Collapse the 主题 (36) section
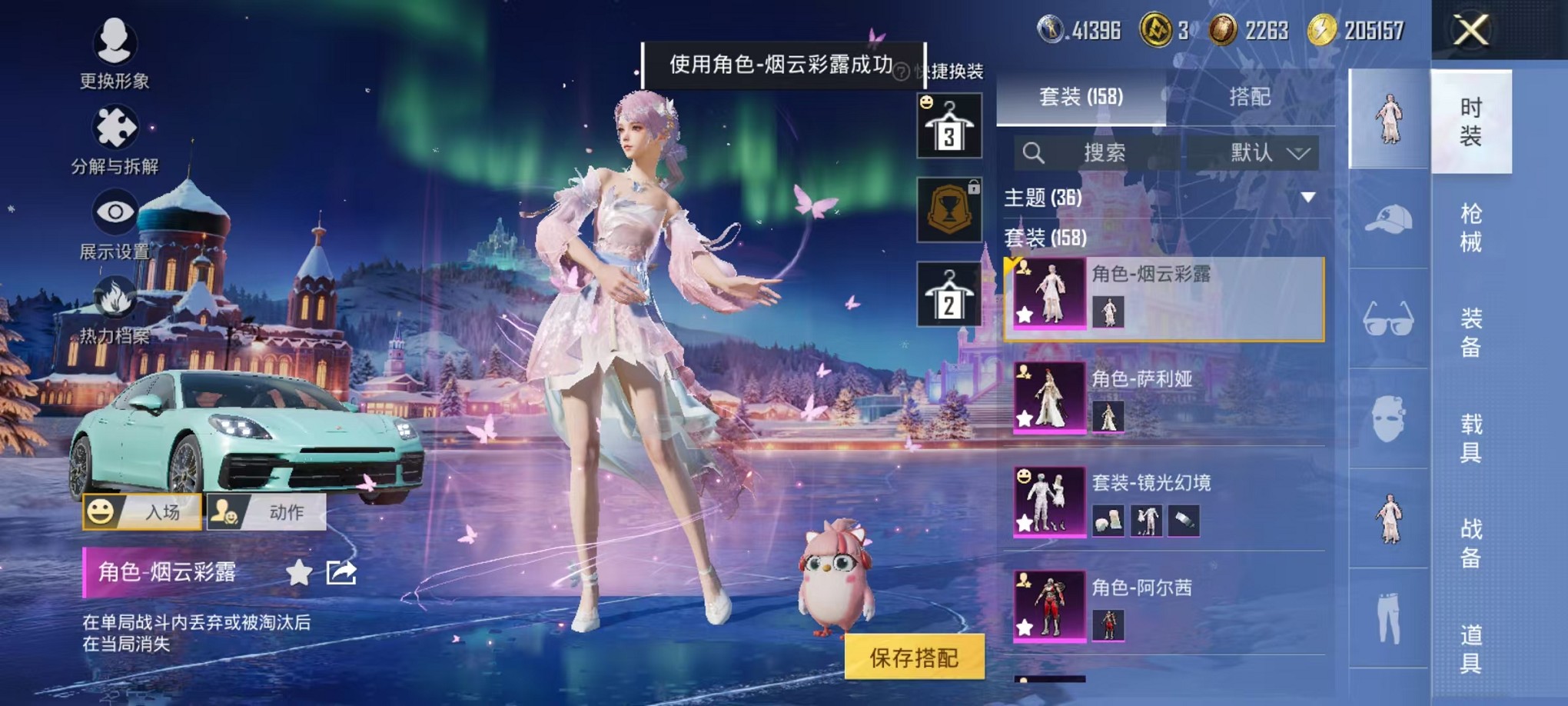This screenshot has height=706, width=1568. [1309, 195]
